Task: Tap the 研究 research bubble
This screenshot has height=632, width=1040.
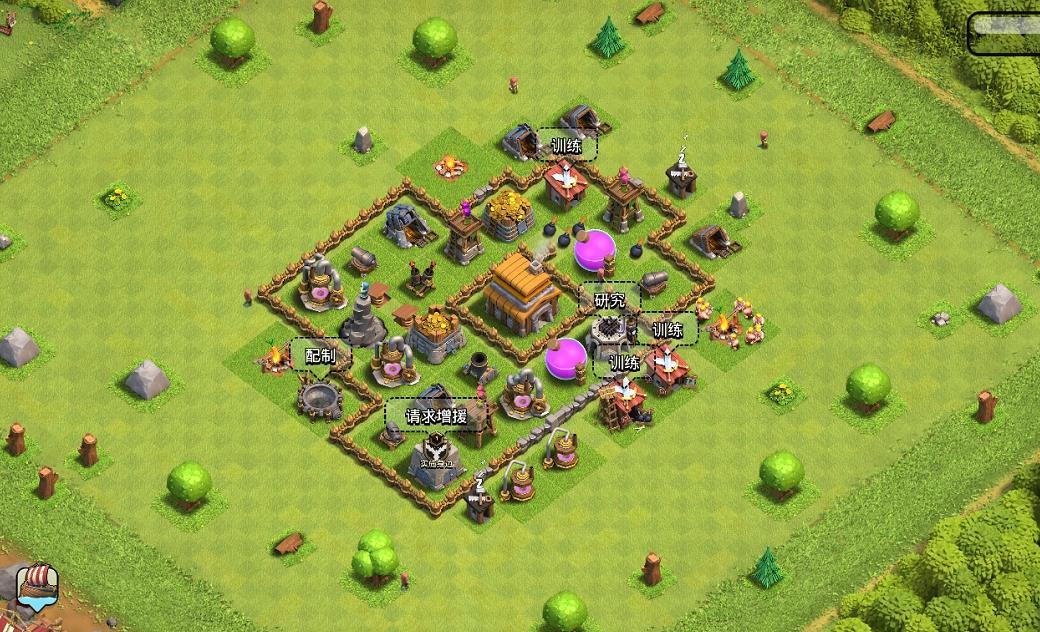Action: tap(610, 300)
